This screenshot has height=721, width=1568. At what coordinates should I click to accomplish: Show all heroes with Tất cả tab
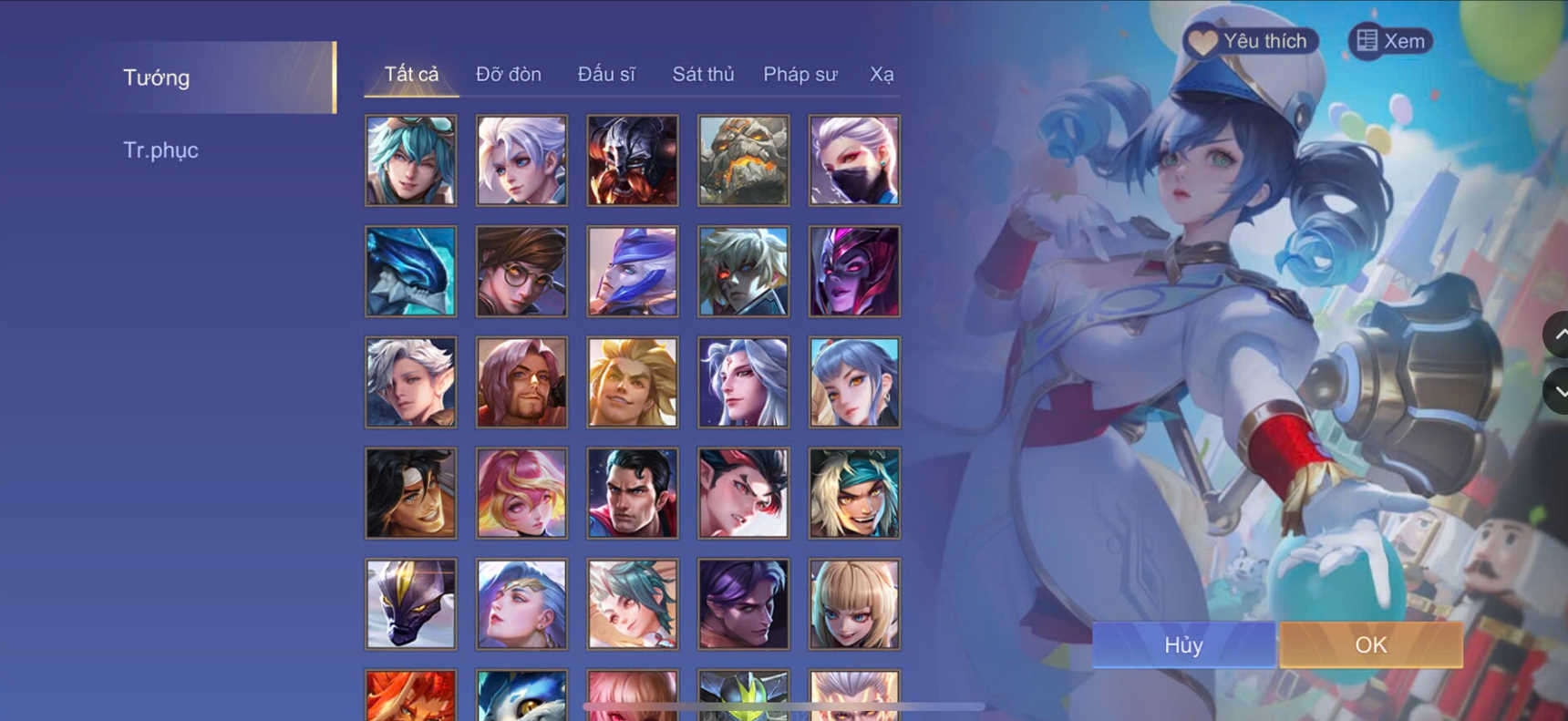click(410, 75)
